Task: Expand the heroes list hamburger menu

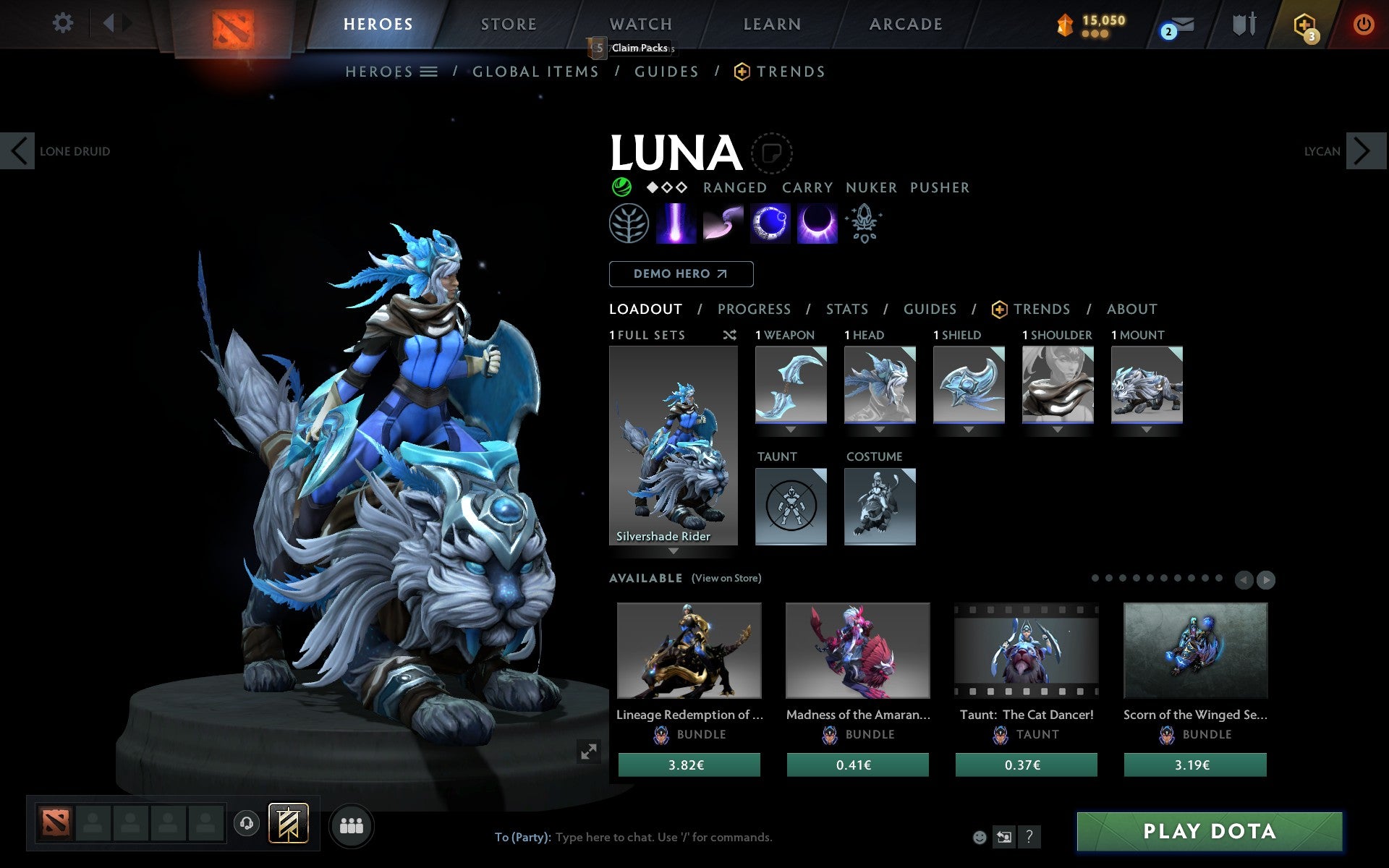Action: pyautogui.click(x=429, y=72)
